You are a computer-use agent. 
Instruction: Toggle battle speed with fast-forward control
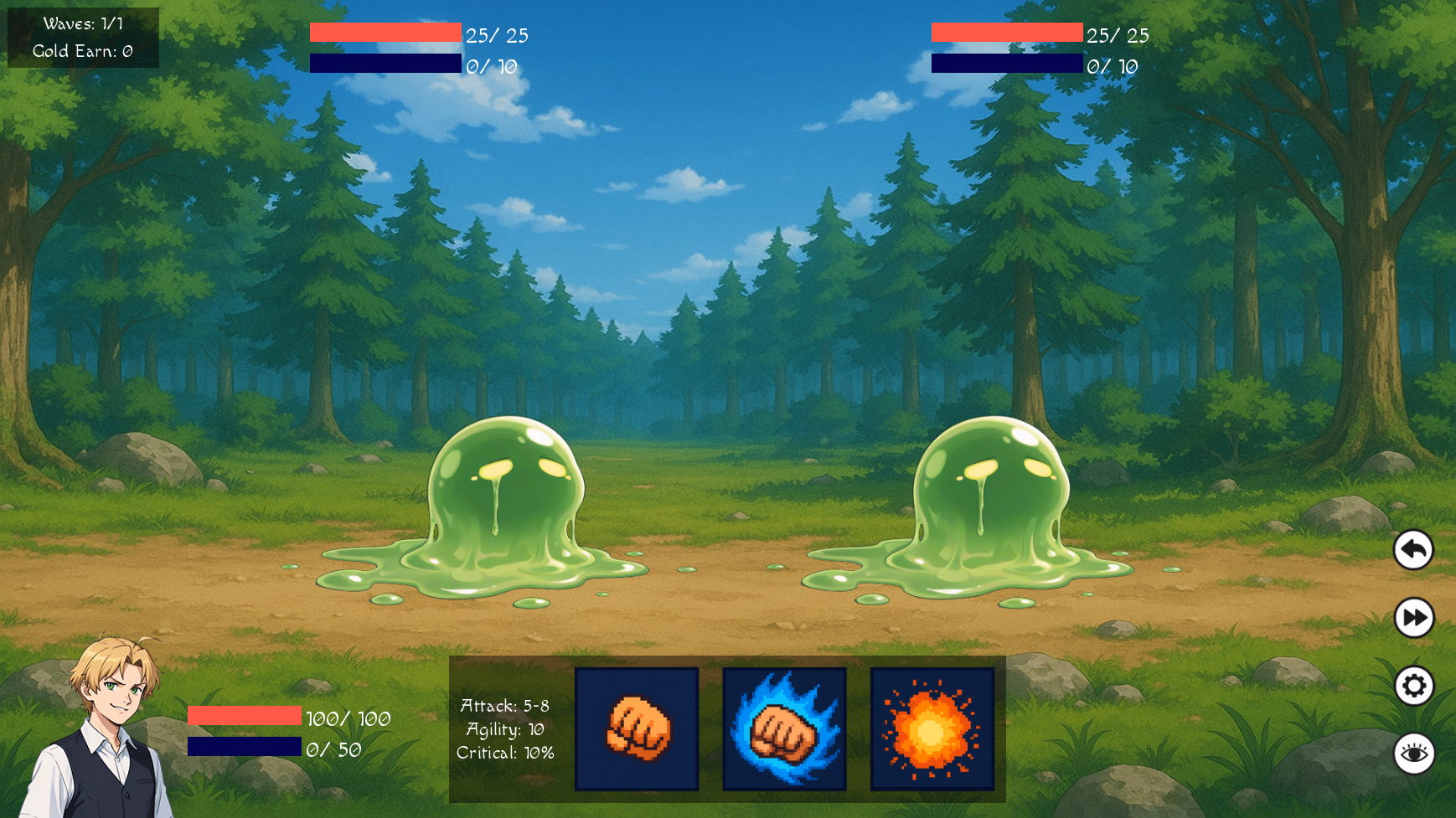point(1414,618)
